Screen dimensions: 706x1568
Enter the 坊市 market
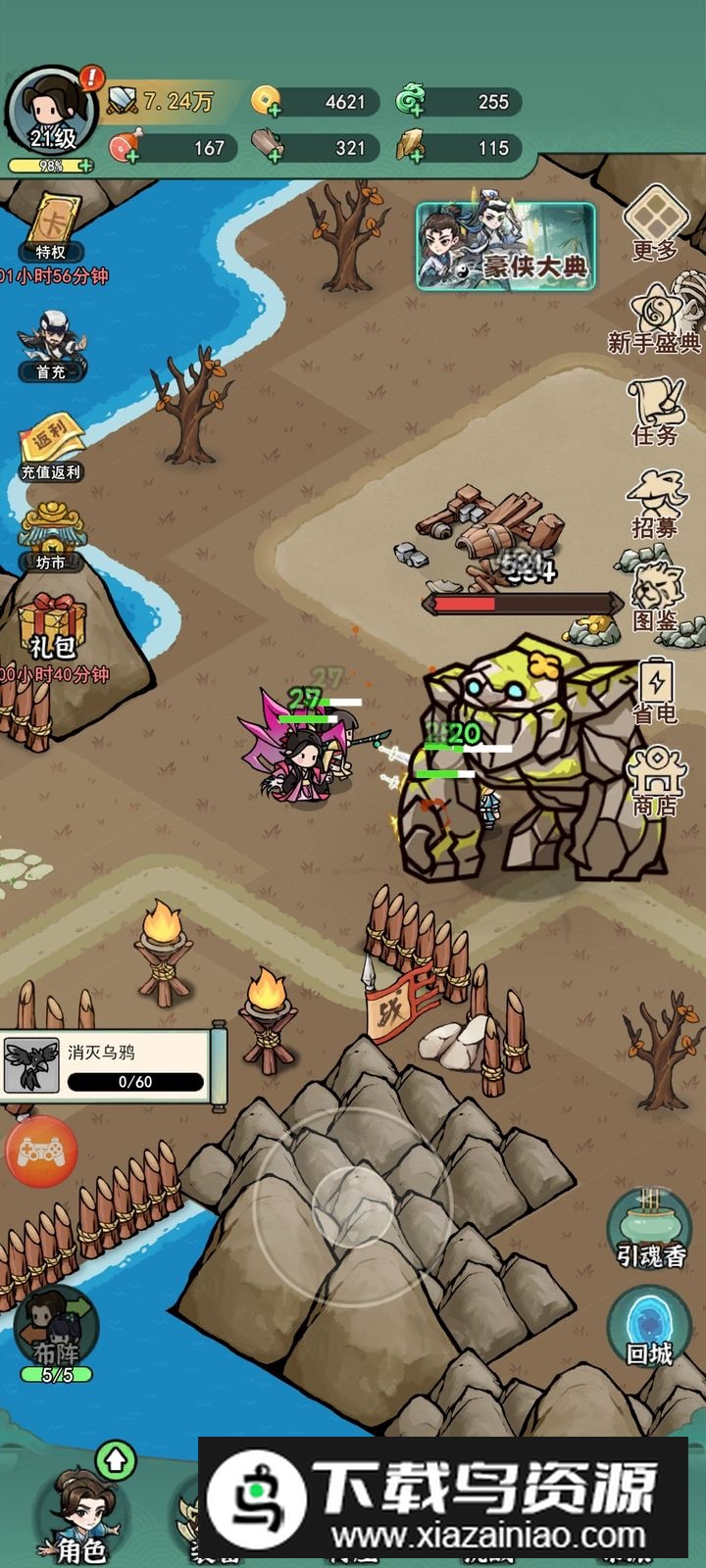coord(51,536)
